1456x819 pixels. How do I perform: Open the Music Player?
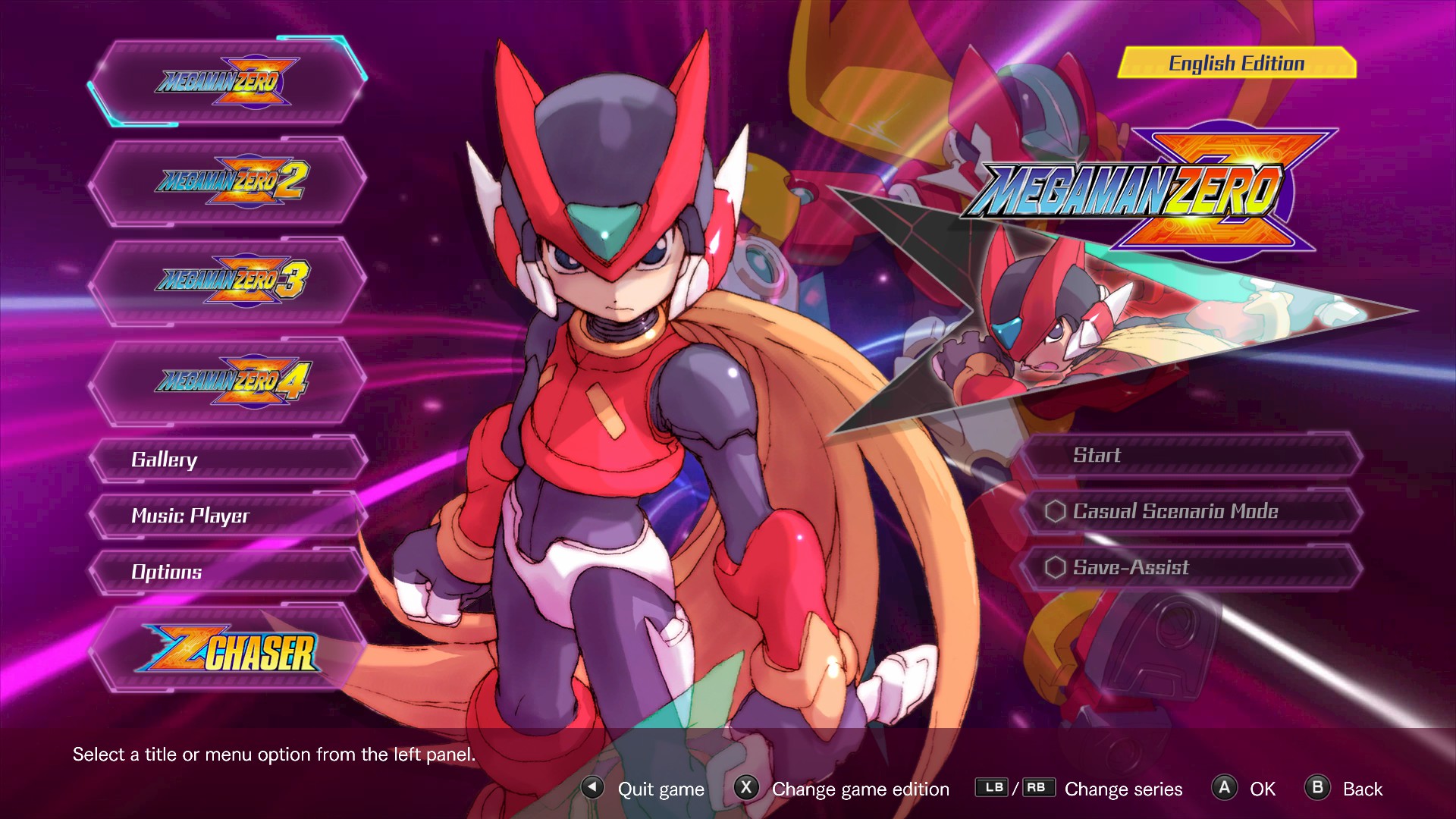point(190,516)
